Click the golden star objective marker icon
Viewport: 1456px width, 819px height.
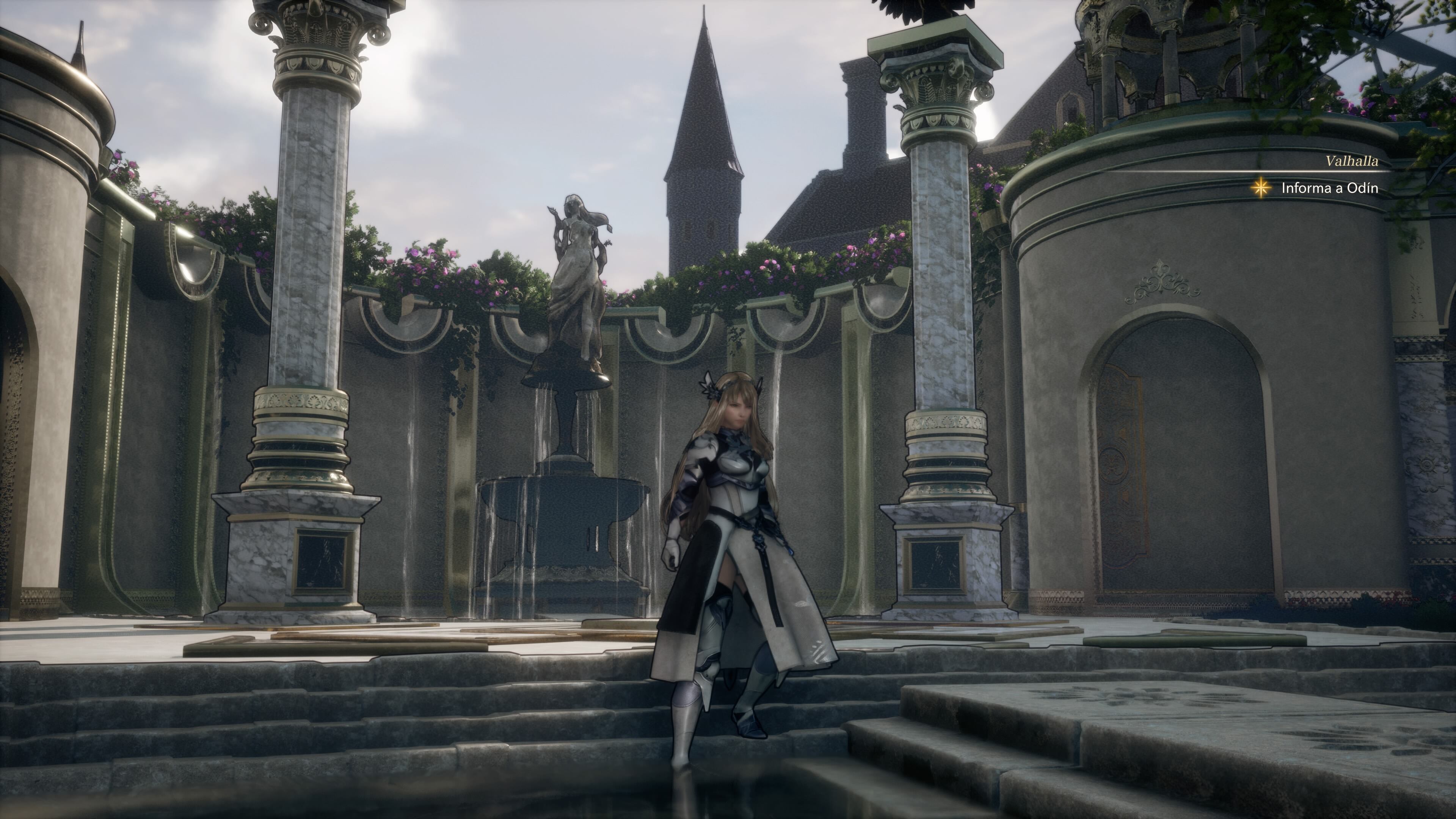(1260, 188)
